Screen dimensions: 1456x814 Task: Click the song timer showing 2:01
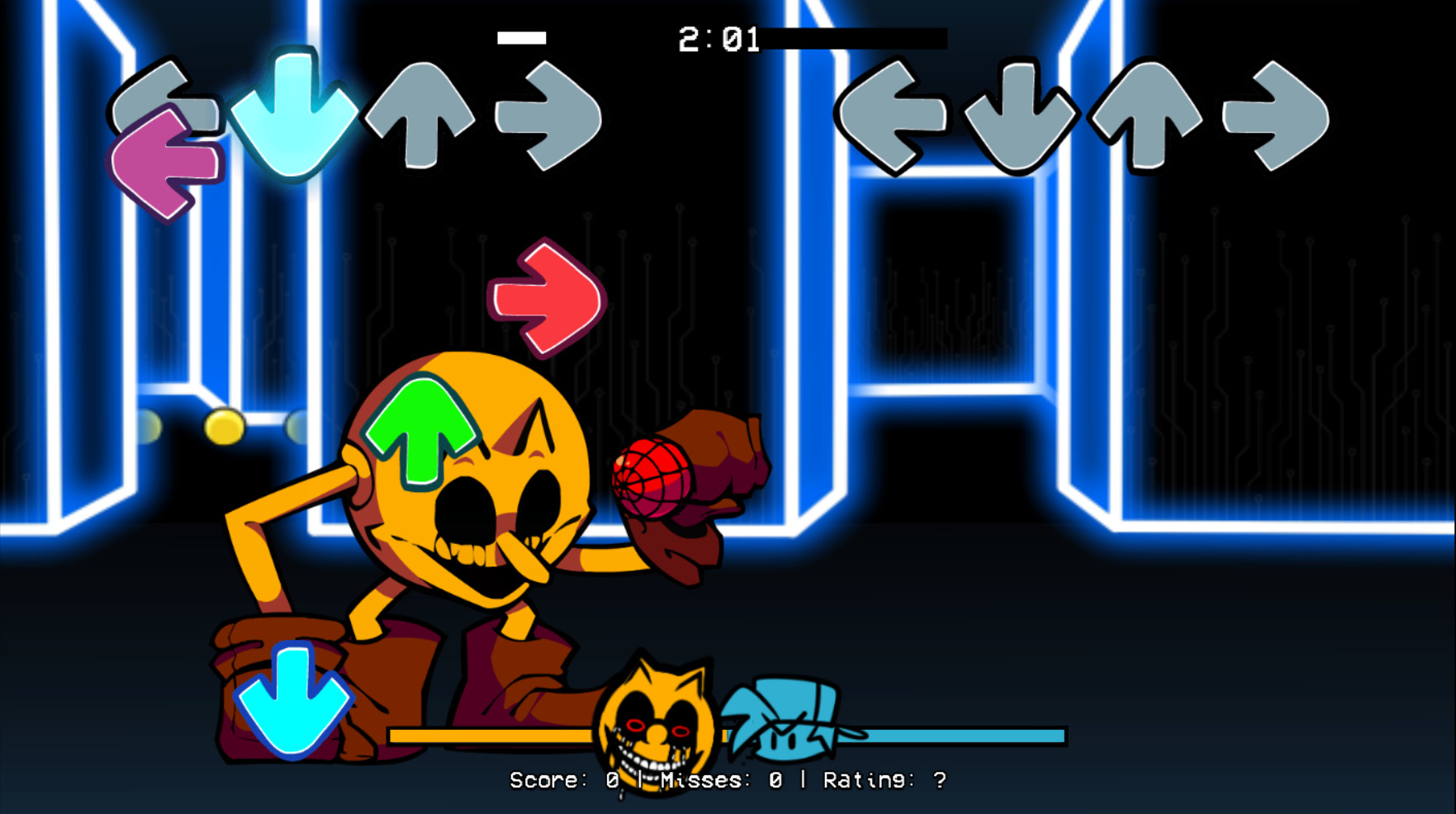coord(719,36)
